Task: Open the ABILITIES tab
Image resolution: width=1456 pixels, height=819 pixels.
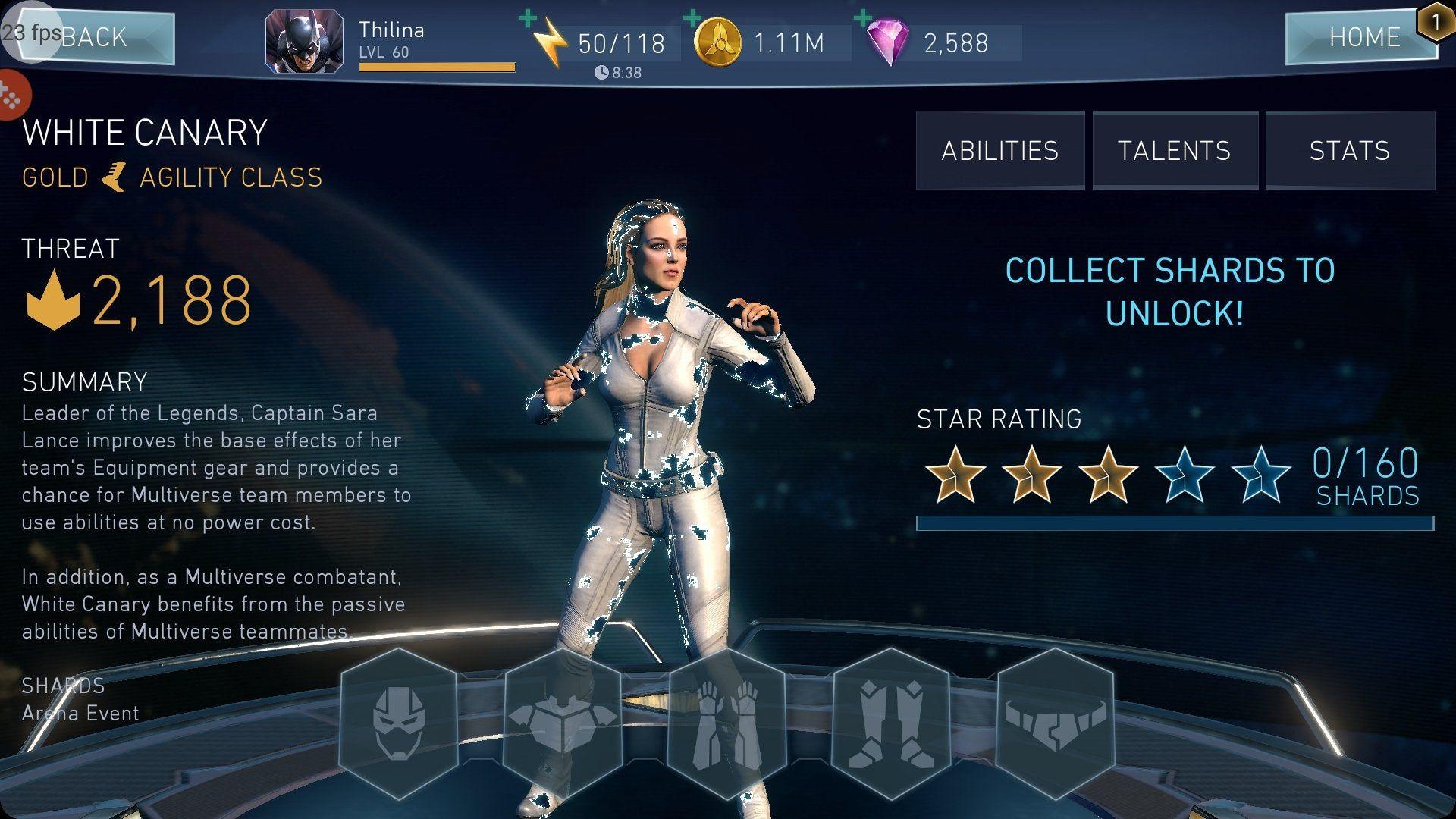Action: (999, 151)
